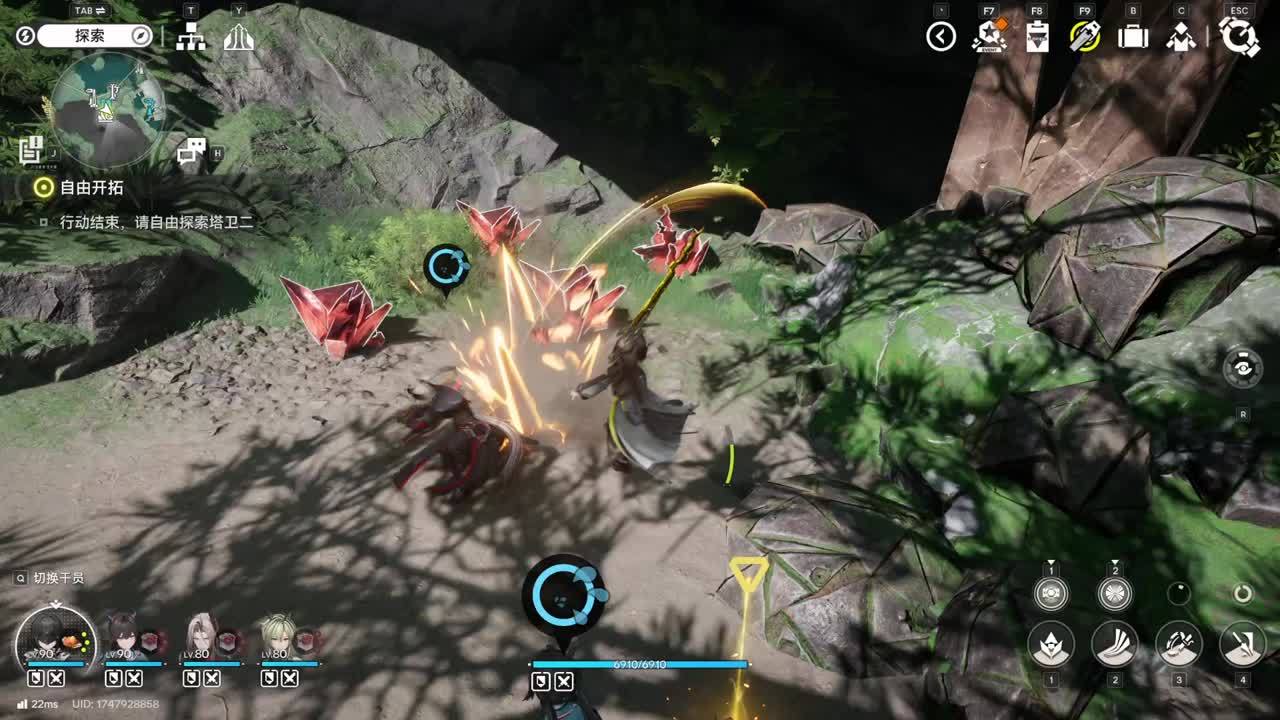Open the hierarchy tree icon menu
This screenshot has height=720, width=1280.
(190, 37)
